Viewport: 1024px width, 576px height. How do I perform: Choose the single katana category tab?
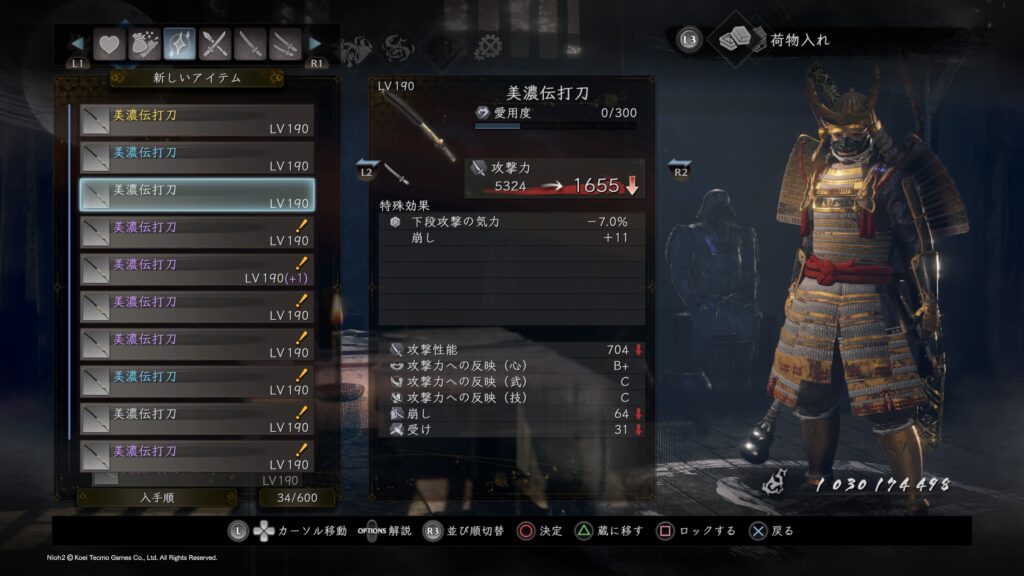point(251,44)
